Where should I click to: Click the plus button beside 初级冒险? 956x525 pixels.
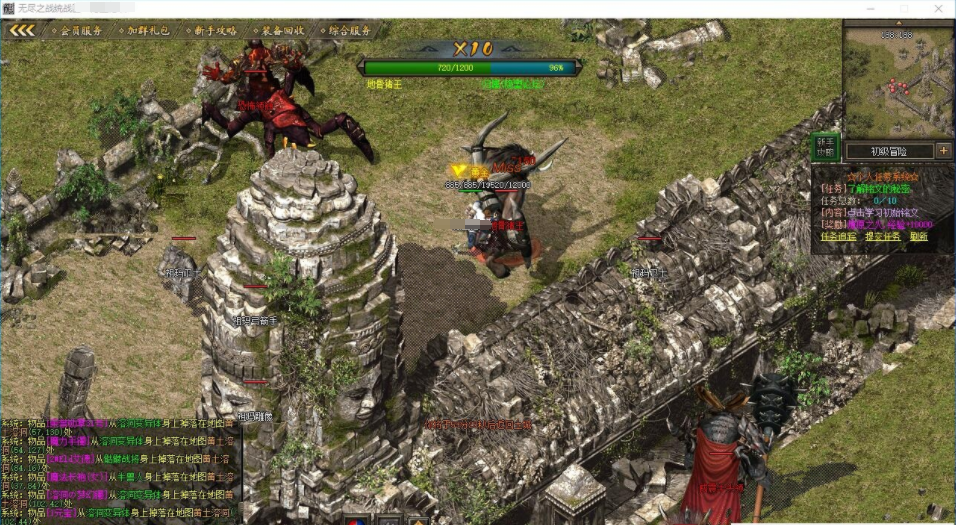point(943,151)
